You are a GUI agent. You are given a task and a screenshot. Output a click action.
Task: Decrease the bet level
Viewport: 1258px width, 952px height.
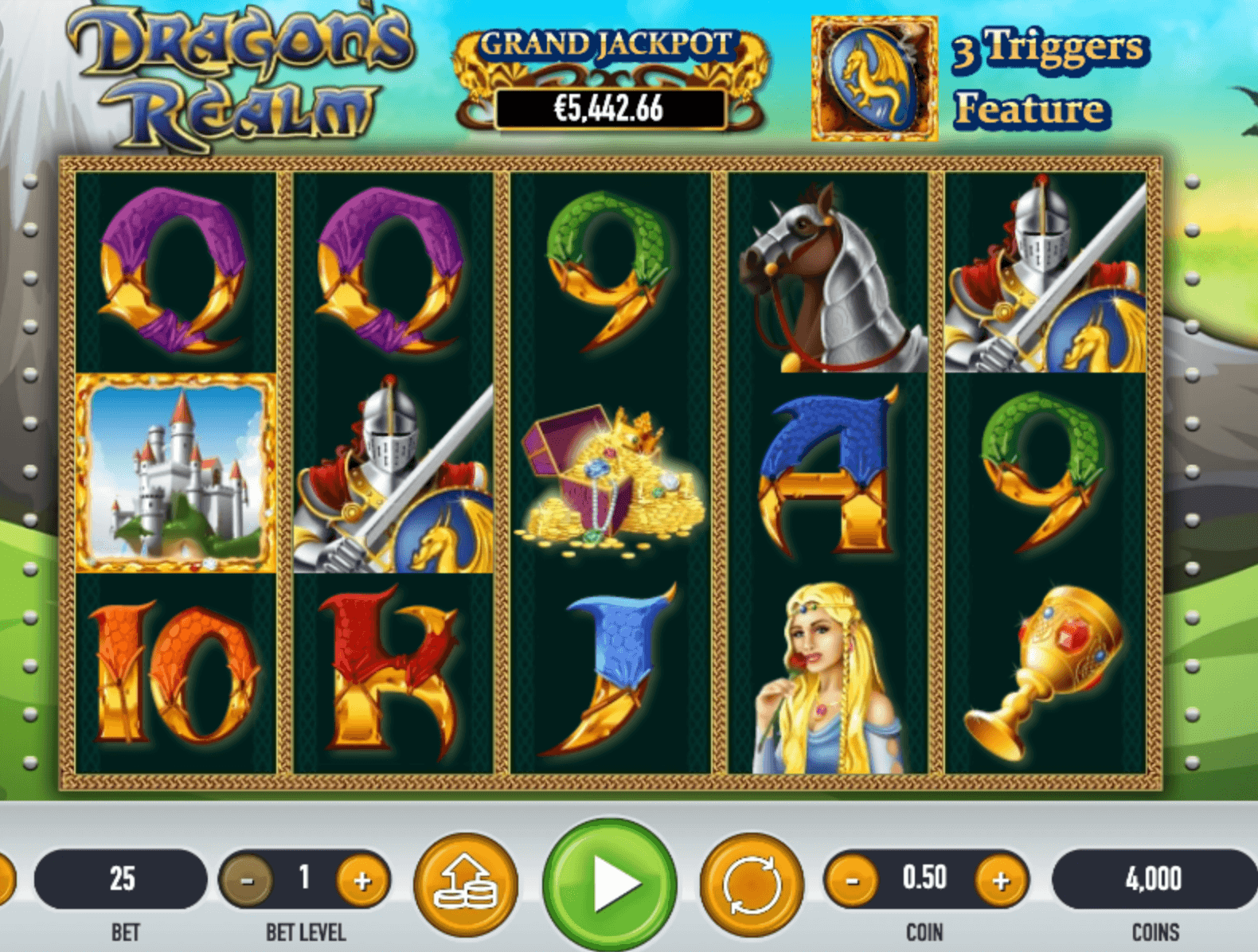[247, 881]
